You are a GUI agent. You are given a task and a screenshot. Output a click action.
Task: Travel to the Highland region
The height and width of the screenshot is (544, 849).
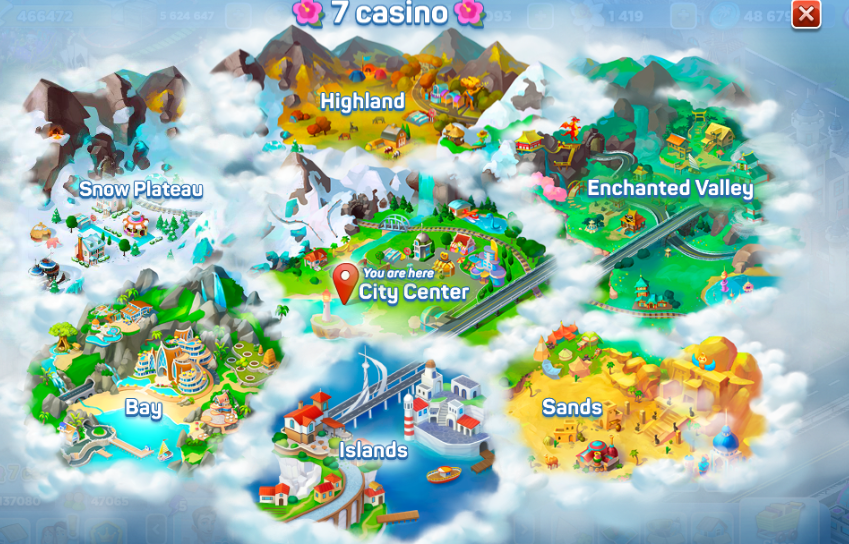[x=362, y=101]
